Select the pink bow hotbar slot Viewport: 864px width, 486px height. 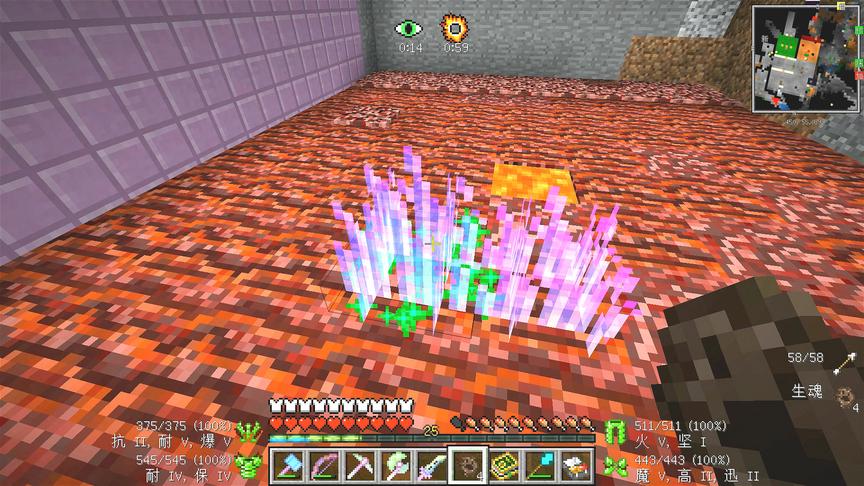pos(325,466)
